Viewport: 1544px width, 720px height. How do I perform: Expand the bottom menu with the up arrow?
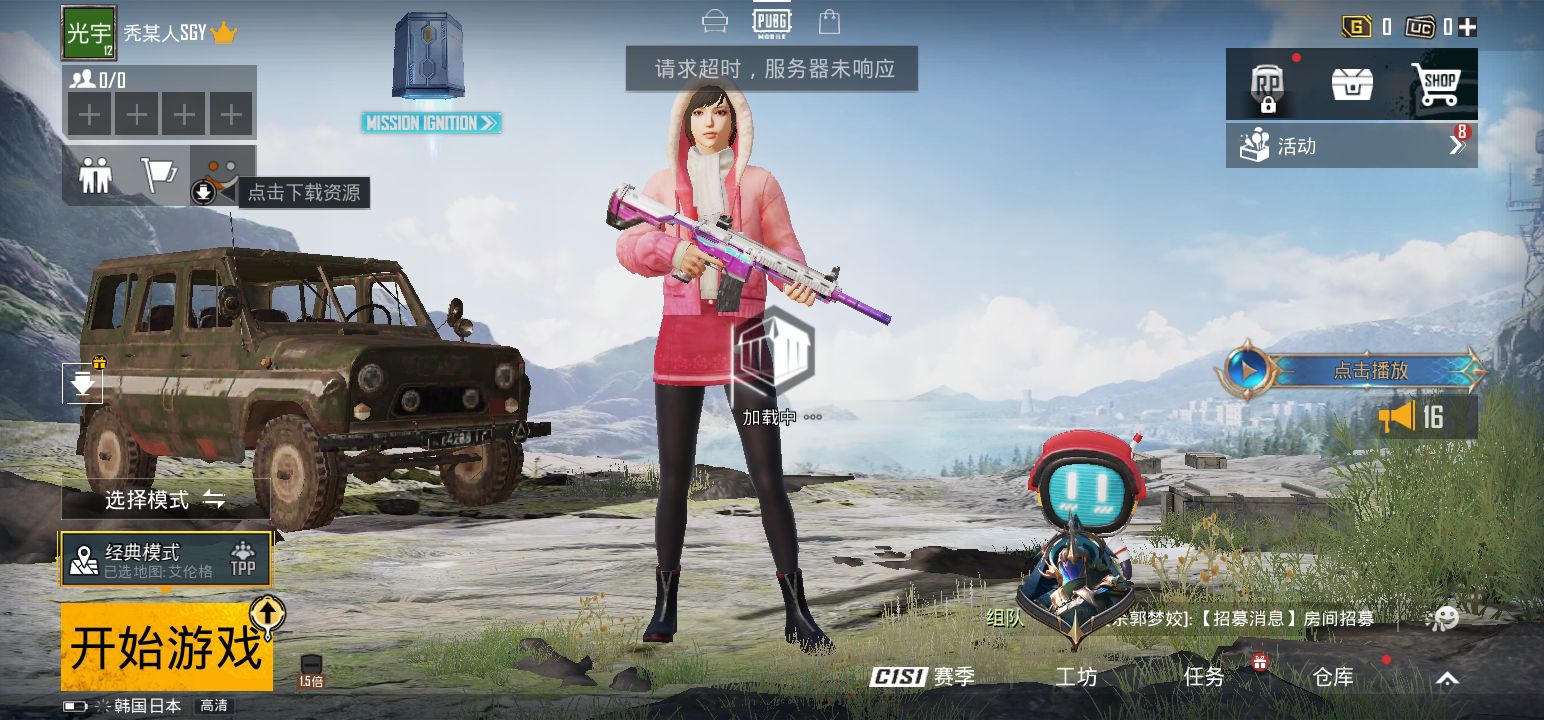pos(1447,679)
